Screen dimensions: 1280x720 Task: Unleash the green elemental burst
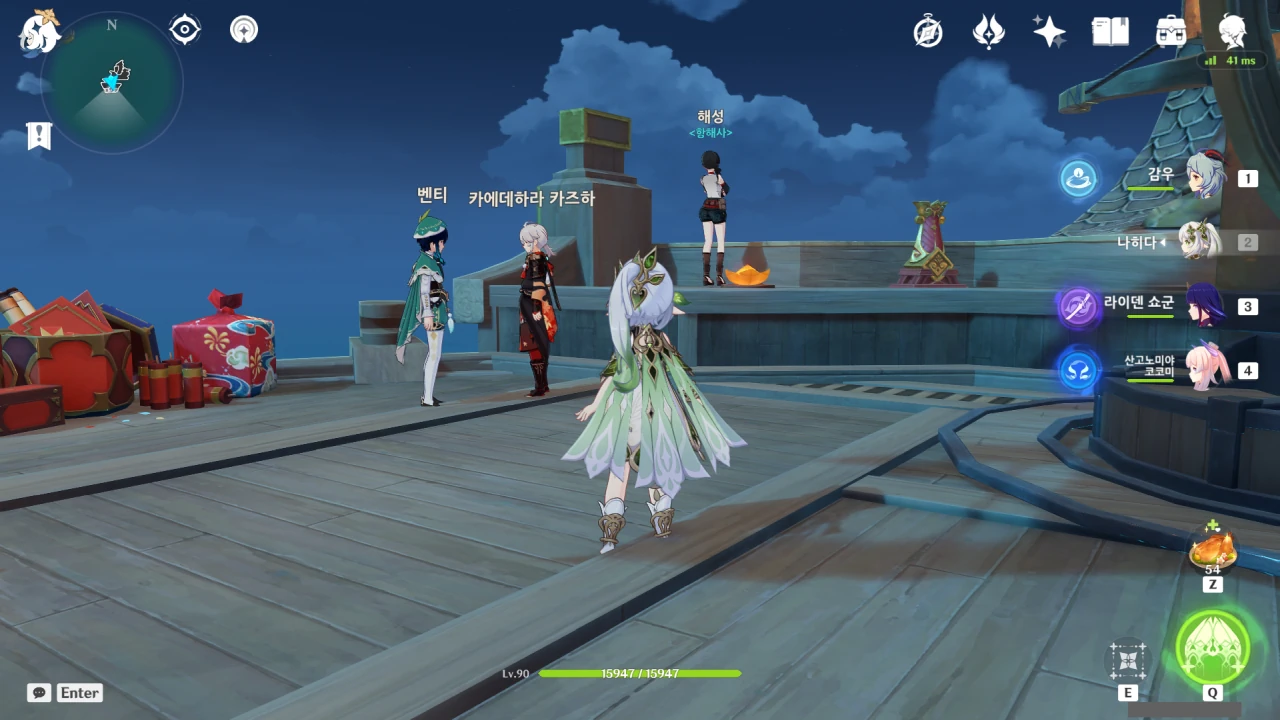click(x=1212, y=647)
